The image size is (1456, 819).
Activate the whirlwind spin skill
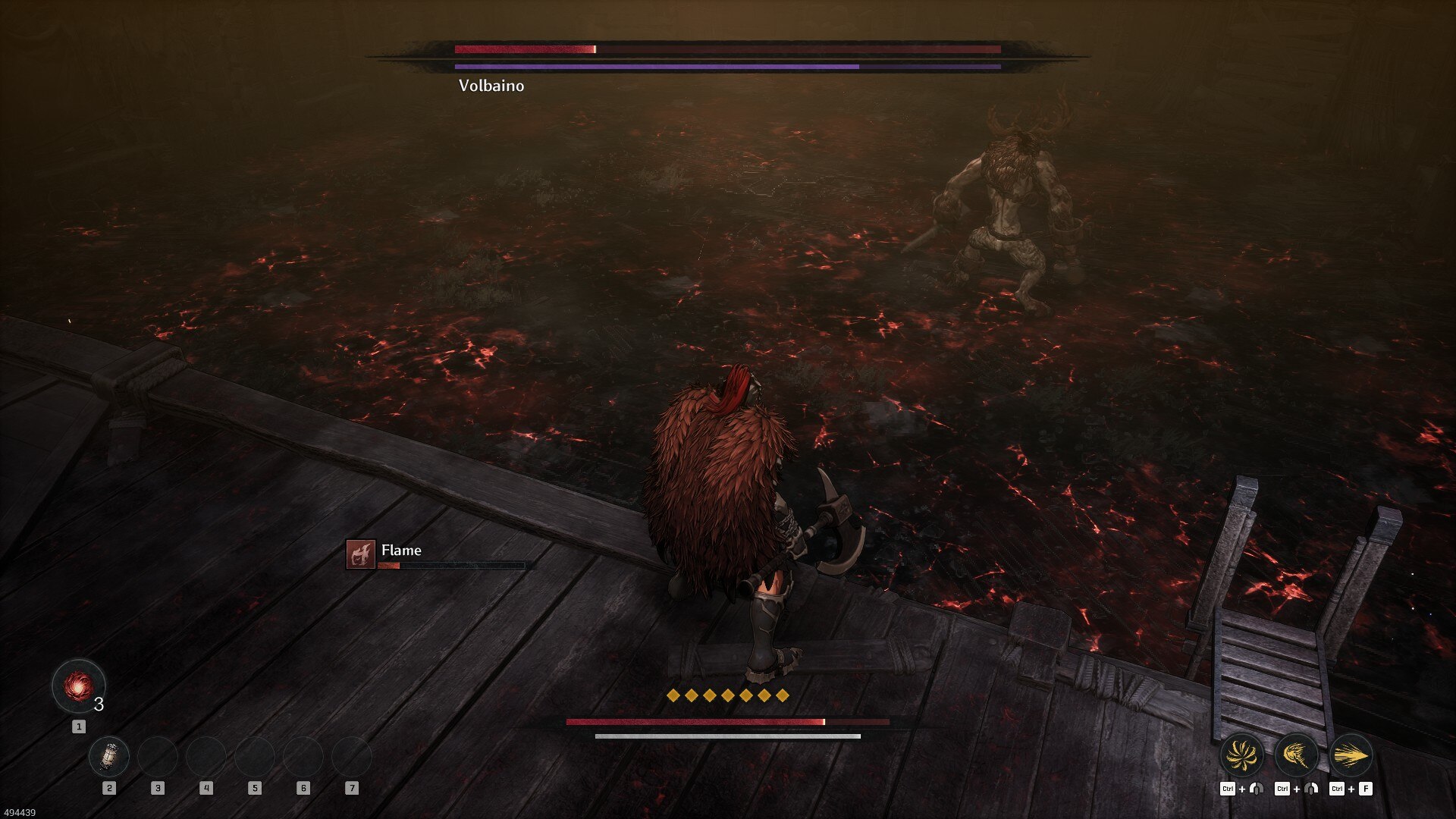coord(1241,755)
